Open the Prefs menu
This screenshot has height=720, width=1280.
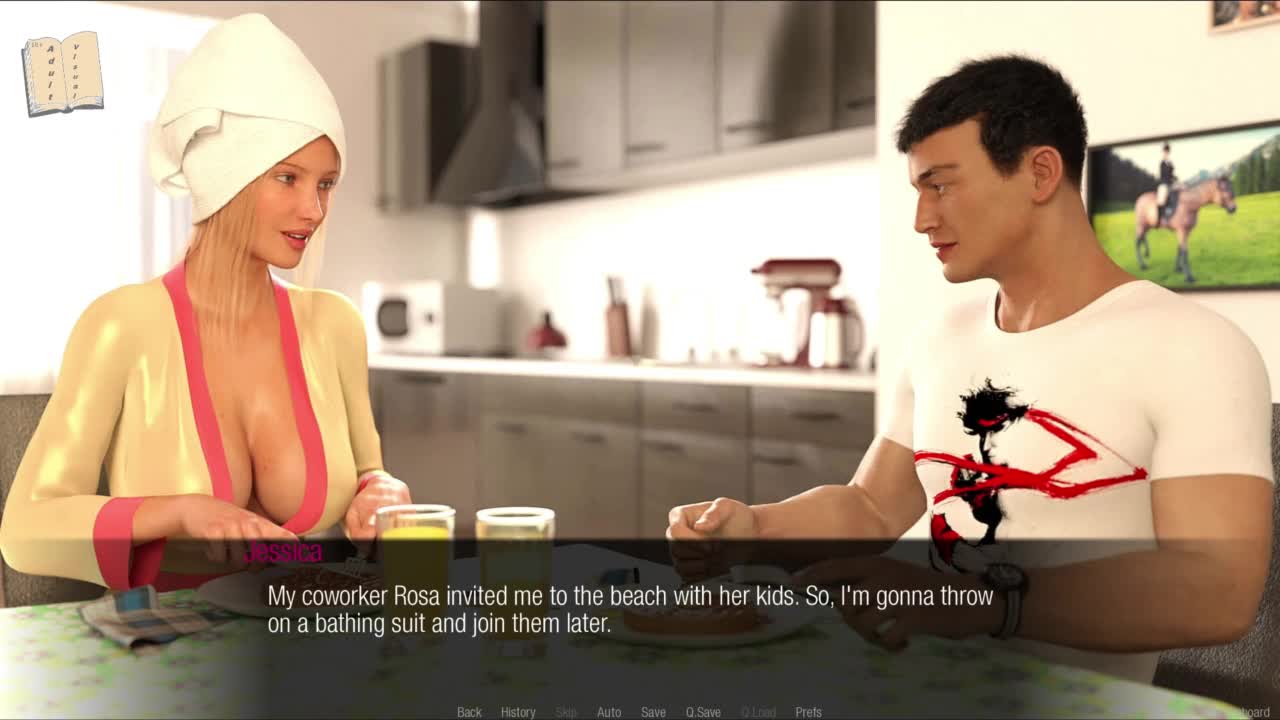(x=808, y=712)
